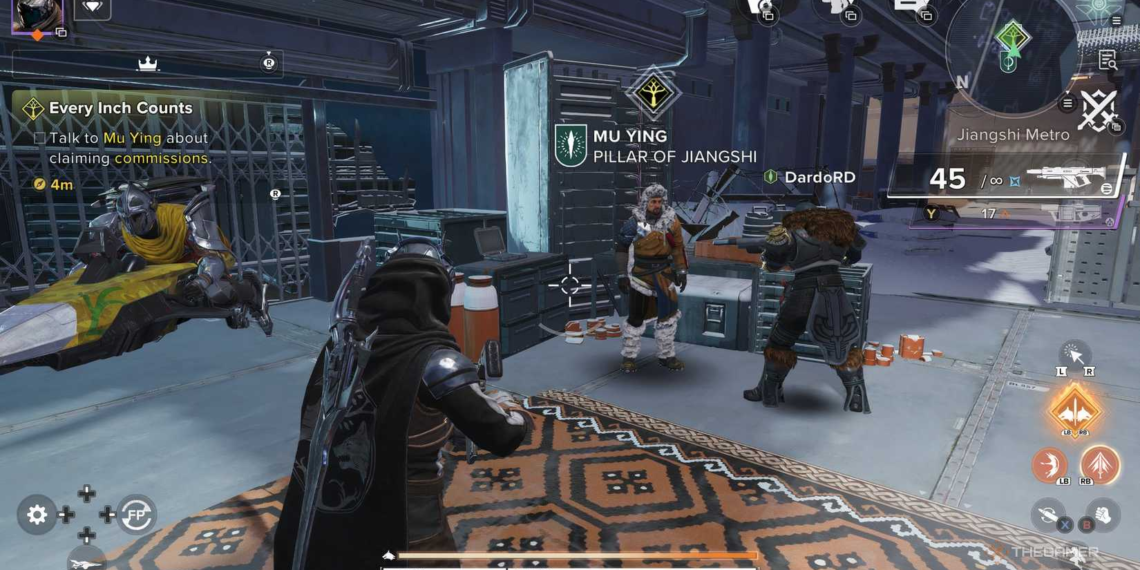Tap the fist melee button
The width and height of the screenshot is (1140, 570).
click(x=1103, y=516)
